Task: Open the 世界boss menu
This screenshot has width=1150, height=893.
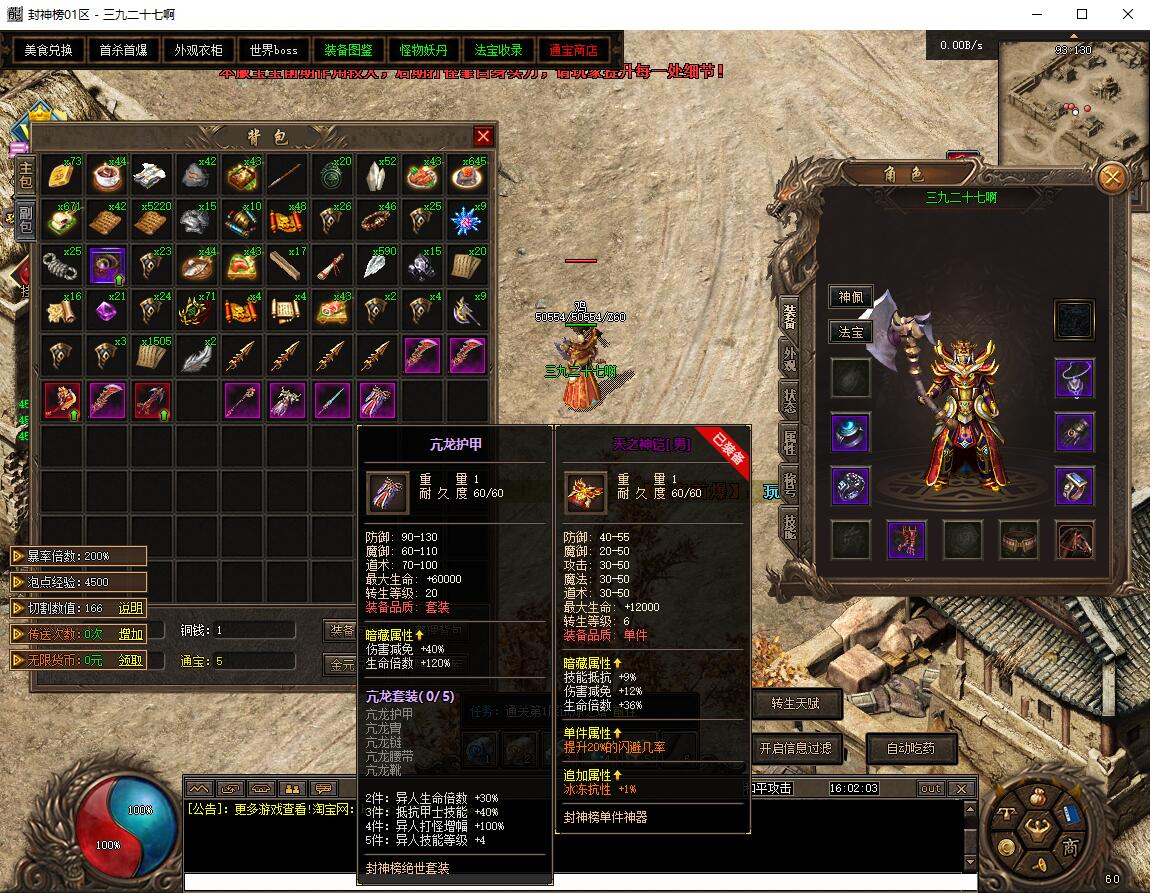Action: pyautogui.click(x=273, y=50)
